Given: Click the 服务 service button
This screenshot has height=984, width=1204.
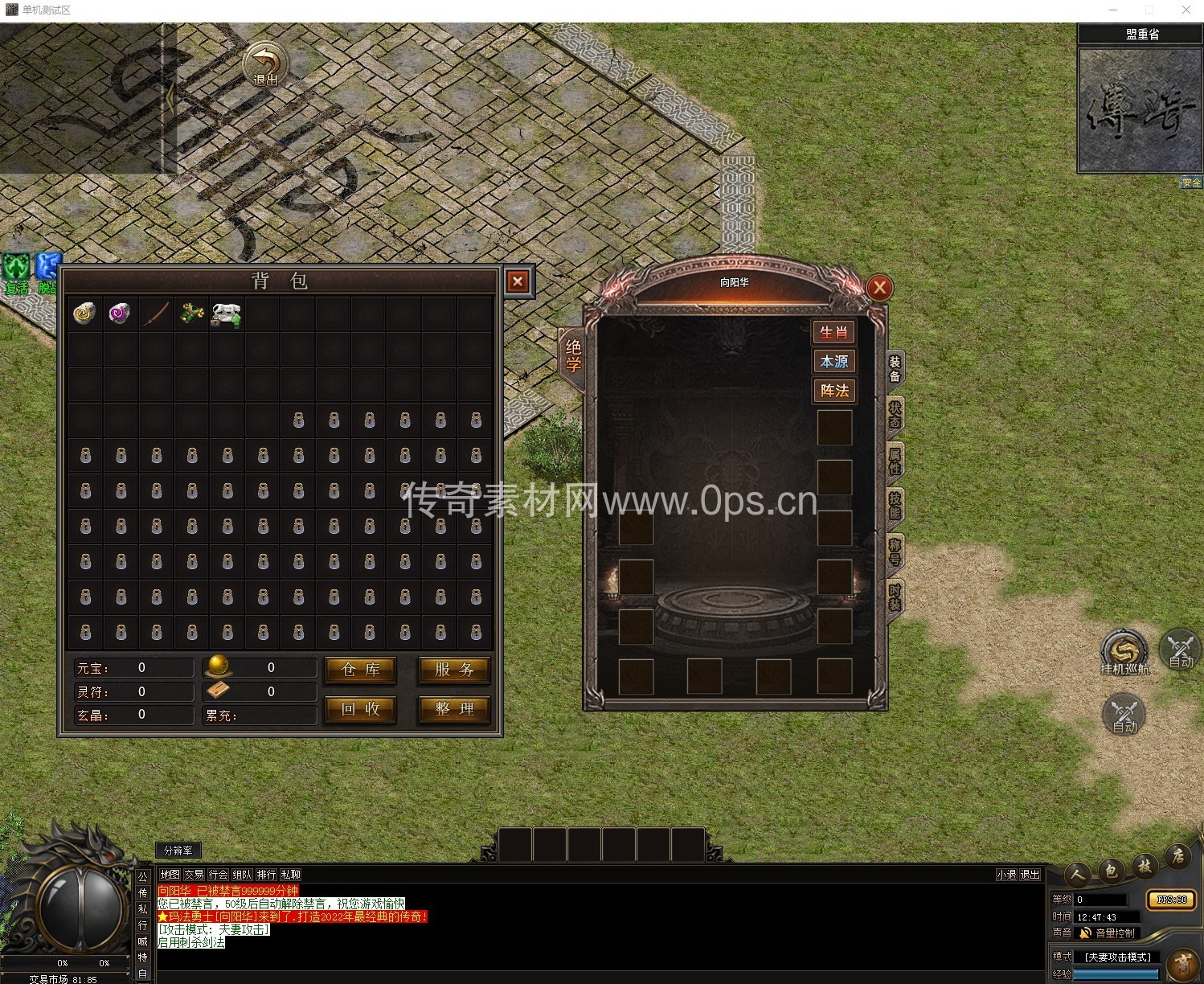Looking at the screenshot, I should pos(454,670).
